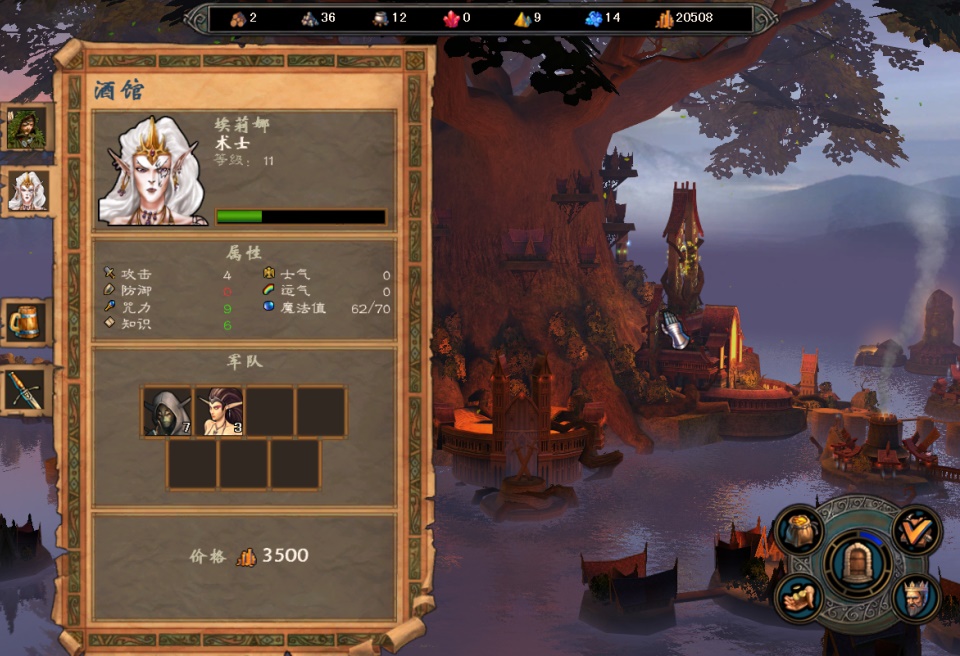Confirm with the orange checkmark button
Viewport: 960px width, 656px height.
point(915,529)
